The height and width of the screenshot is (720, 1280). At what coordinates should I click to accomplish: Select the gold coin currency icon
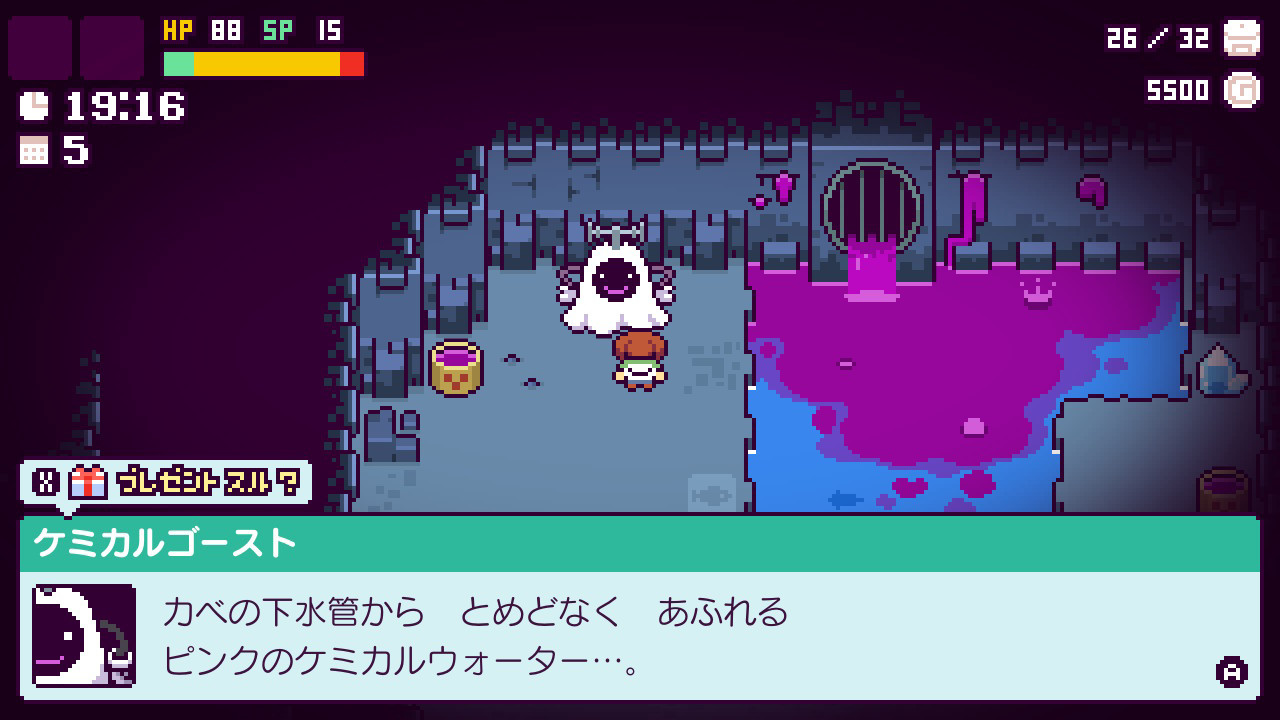pos(1242,90)
